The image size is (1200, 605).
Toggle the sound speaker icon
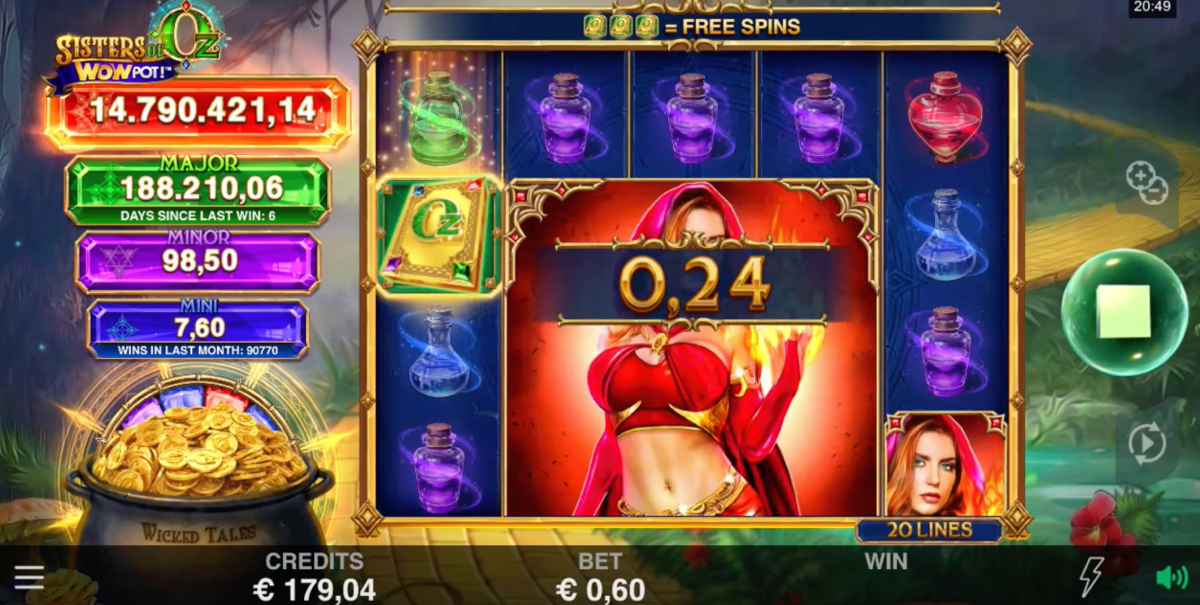coord(1171,577)
